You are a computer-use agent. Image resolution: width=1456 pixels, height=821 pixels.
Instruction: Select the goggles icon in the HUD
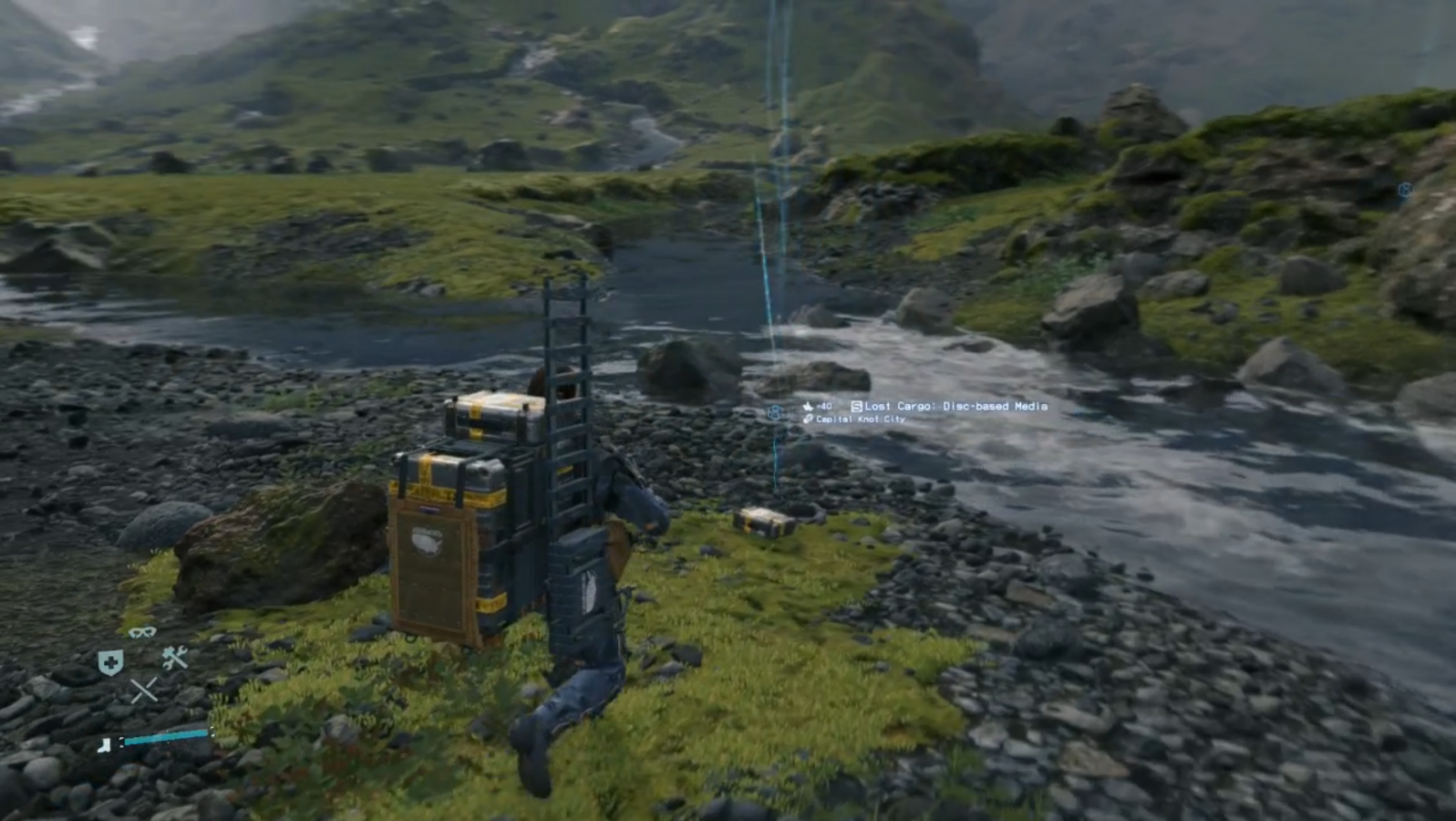[x=142, y=632]
